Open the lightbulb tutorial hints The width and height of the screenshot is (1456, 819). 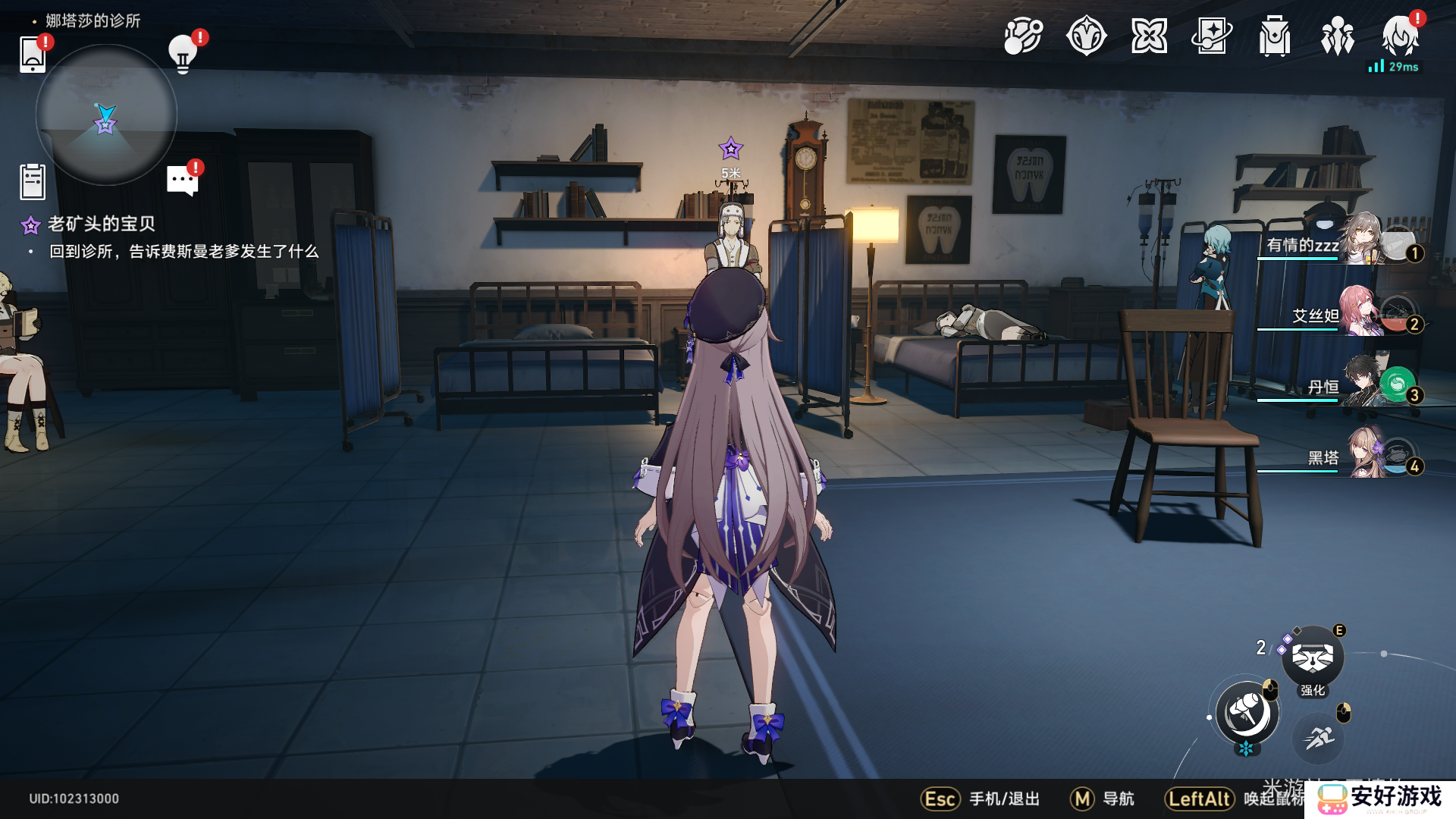pos(183,53)
